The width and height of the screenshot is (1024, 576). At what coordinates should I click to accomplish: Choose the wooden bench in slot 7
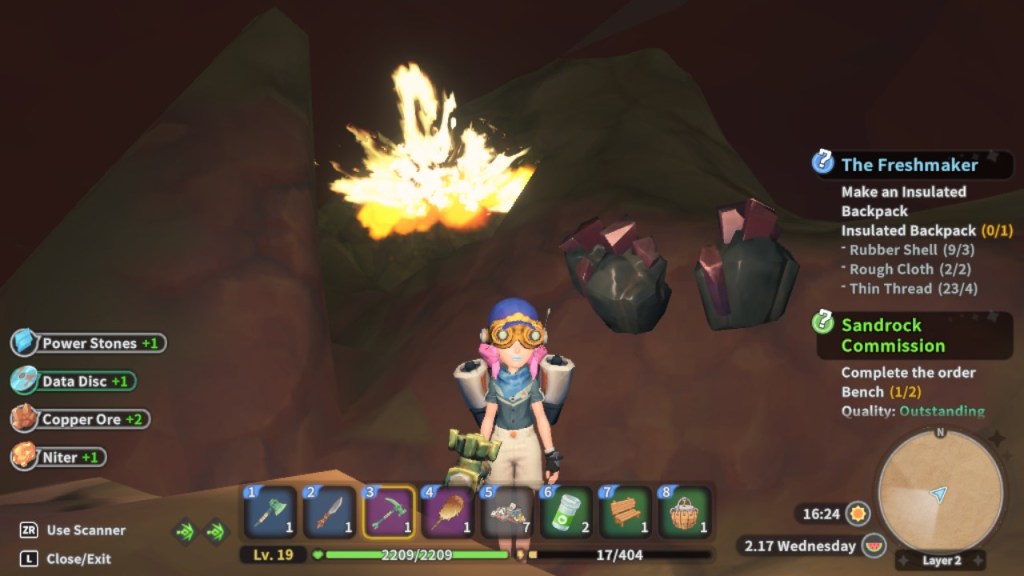point(625,512)
